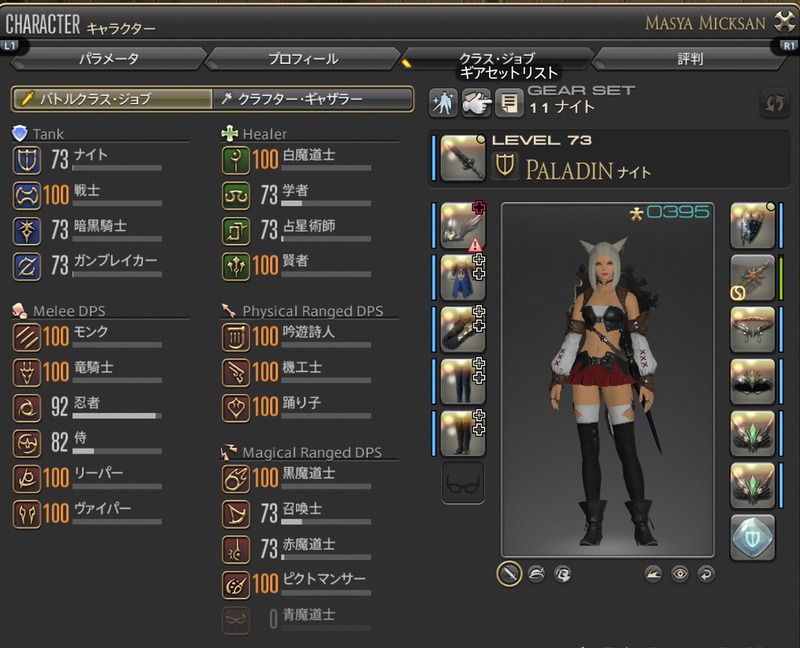The image size is (800, 648).
Task: Open the gear set list button
Action: pyautogui.click(x=509, y=103)
